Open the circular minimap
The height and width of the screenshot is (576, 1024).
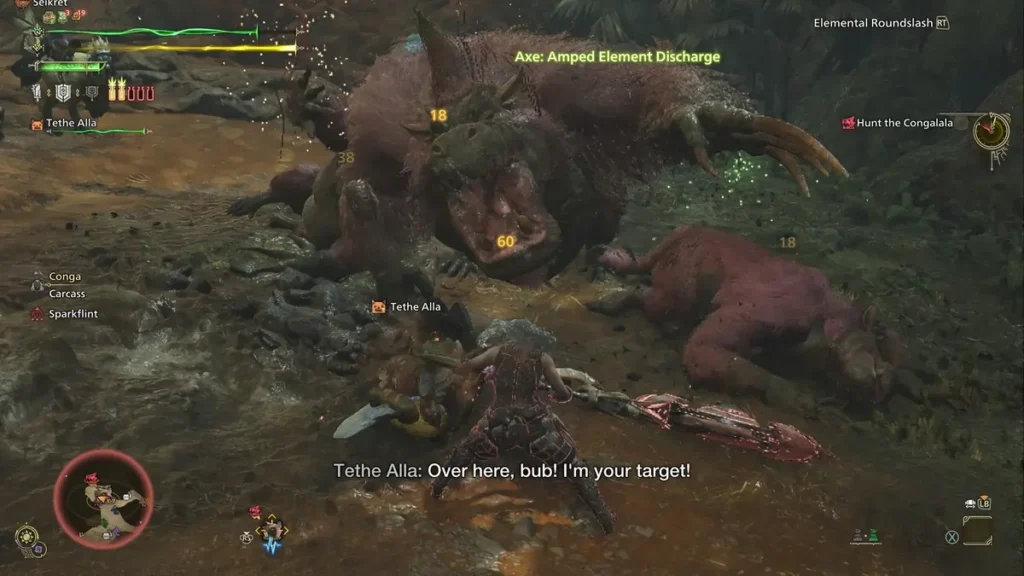(x=103, y=499)
